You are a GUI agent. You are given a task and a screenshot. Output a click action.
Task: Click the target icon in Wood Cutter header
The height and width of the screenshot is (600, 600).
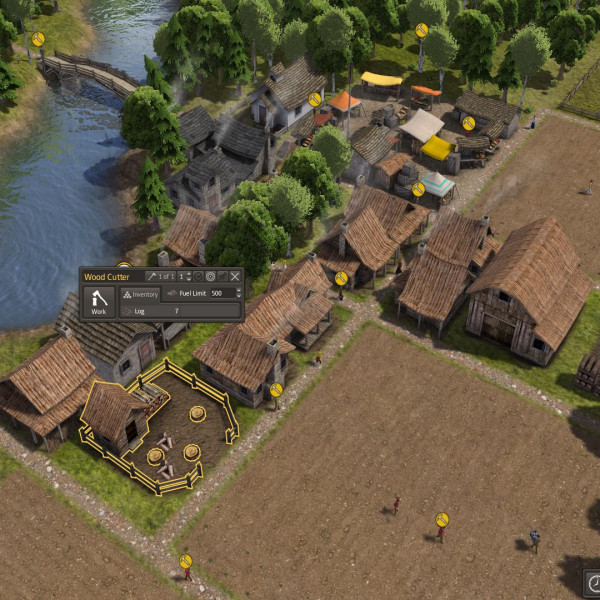pyautogui.click(x=210, y=276)
